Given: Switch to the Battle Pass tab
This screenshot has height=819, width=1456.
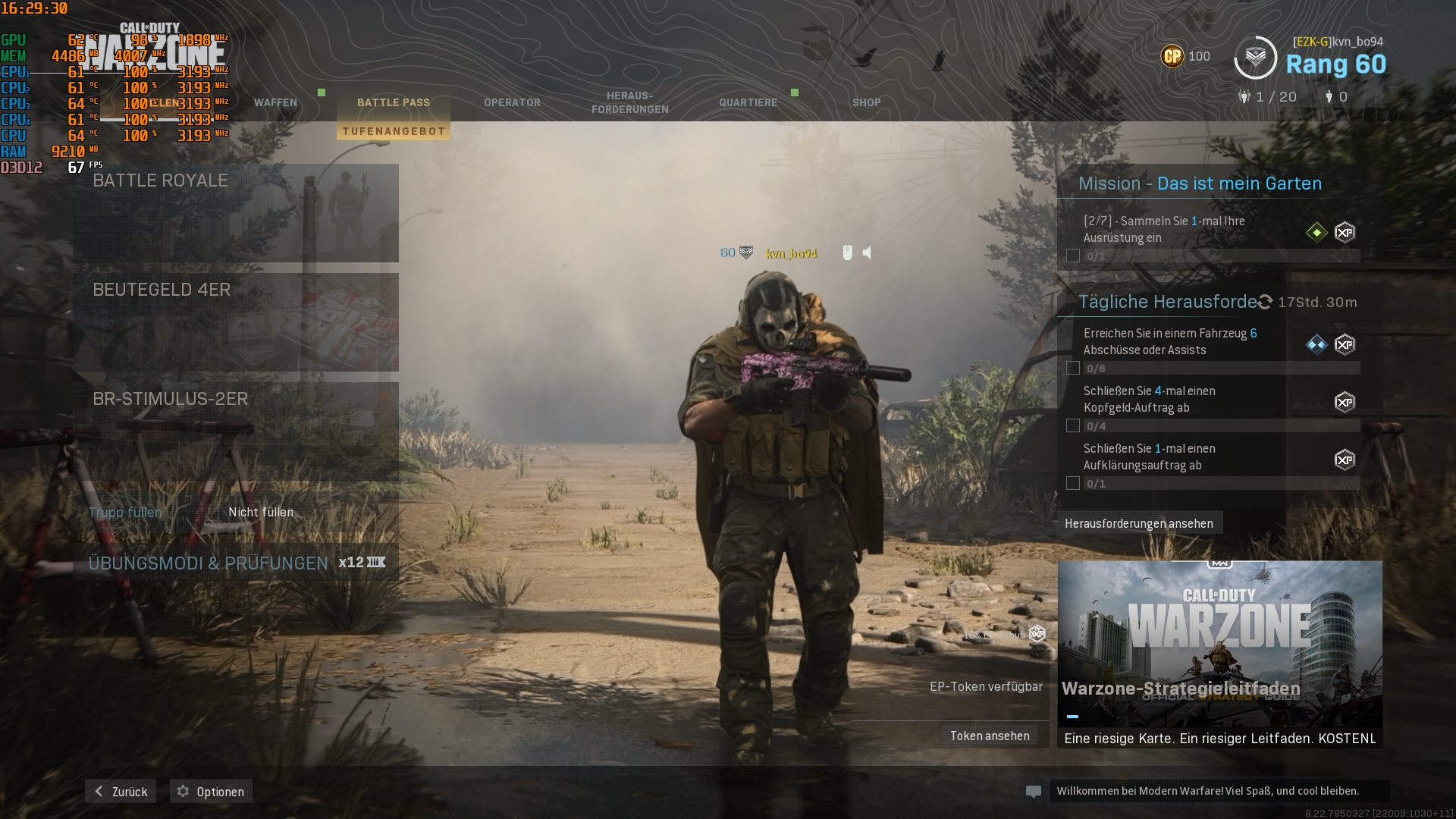Looking at the screenshot, I should coord(394,102).
